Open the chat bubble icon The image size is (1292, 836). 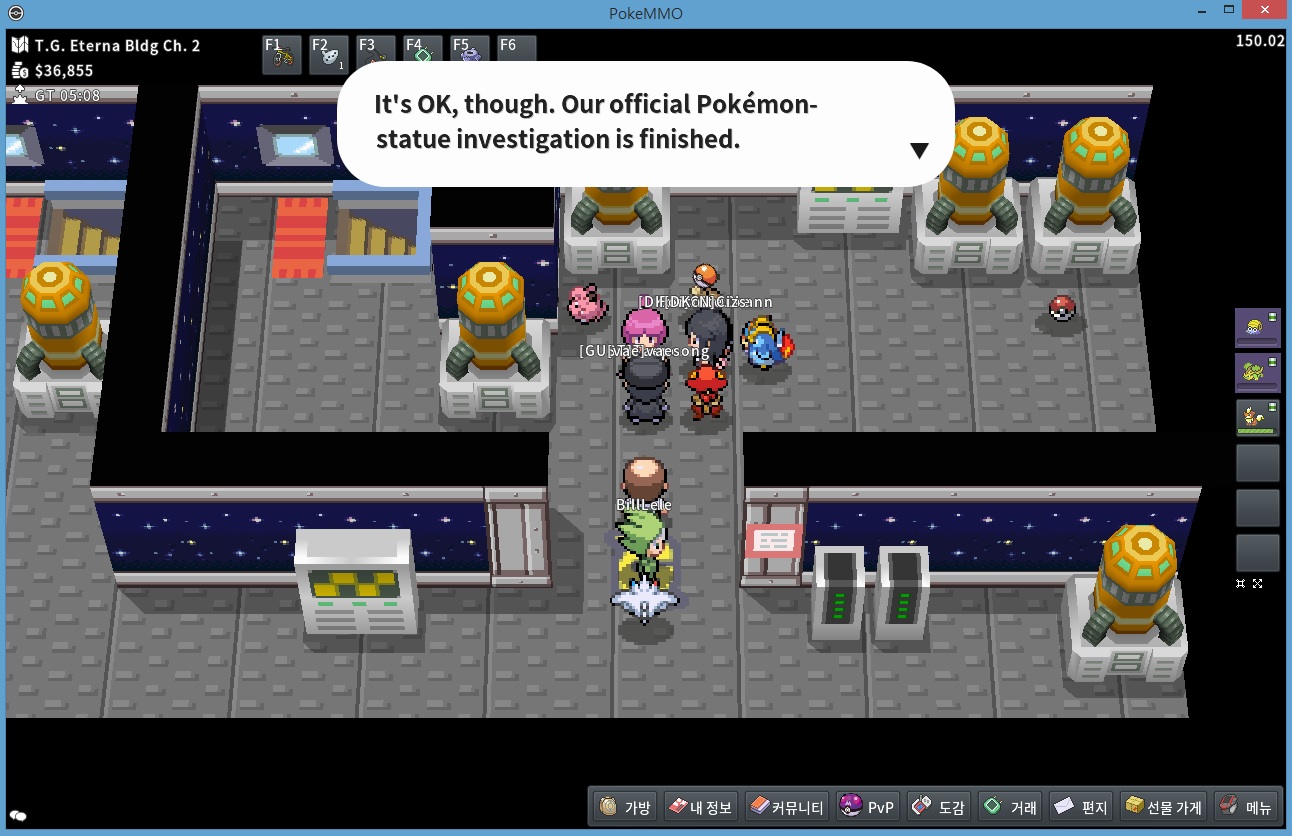pos(18,816)
